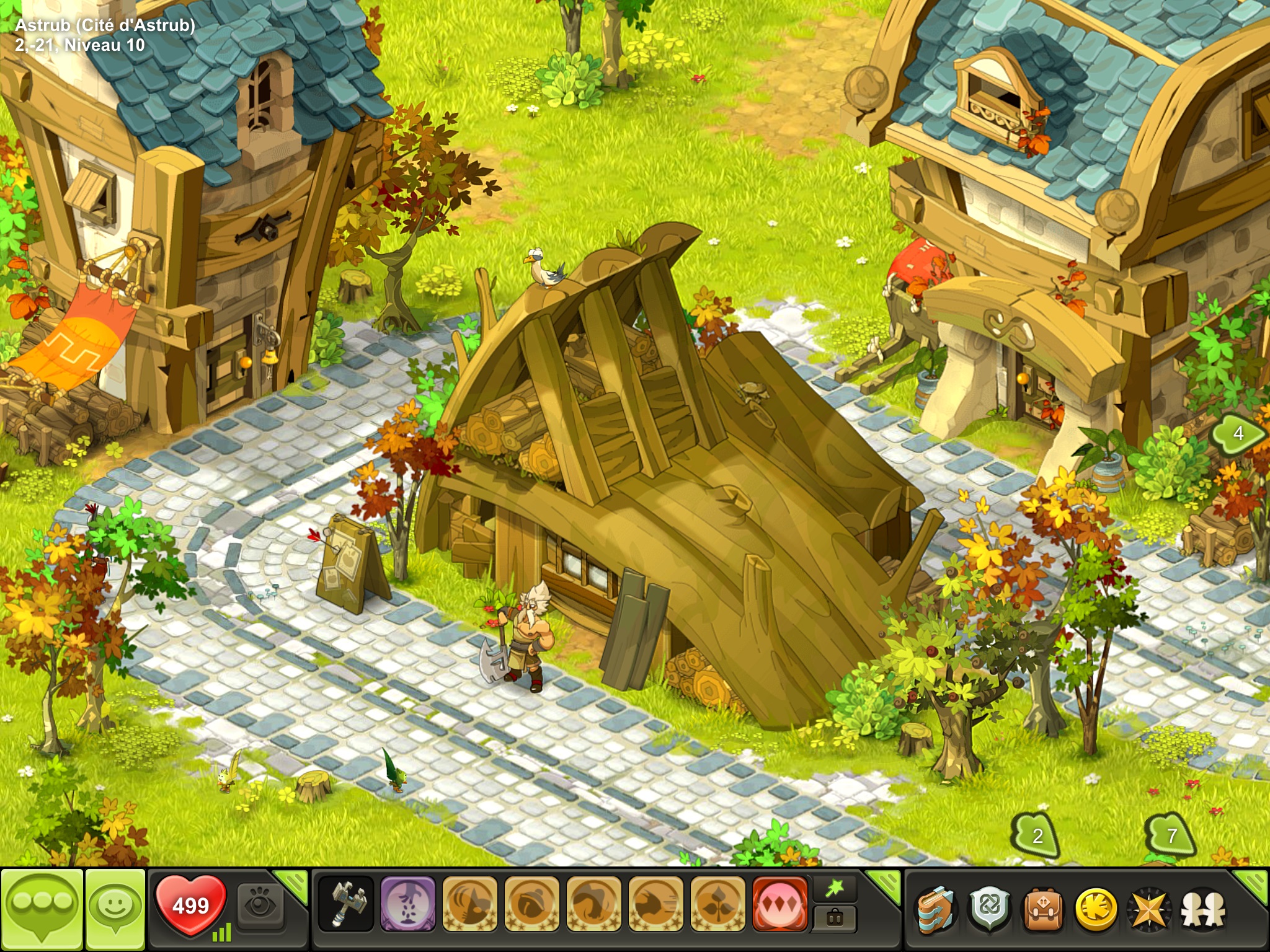Switch to the items bag tab
The height and width of the screenshot is (952, 1270).
pyautogui.click(x=835, y=919)
